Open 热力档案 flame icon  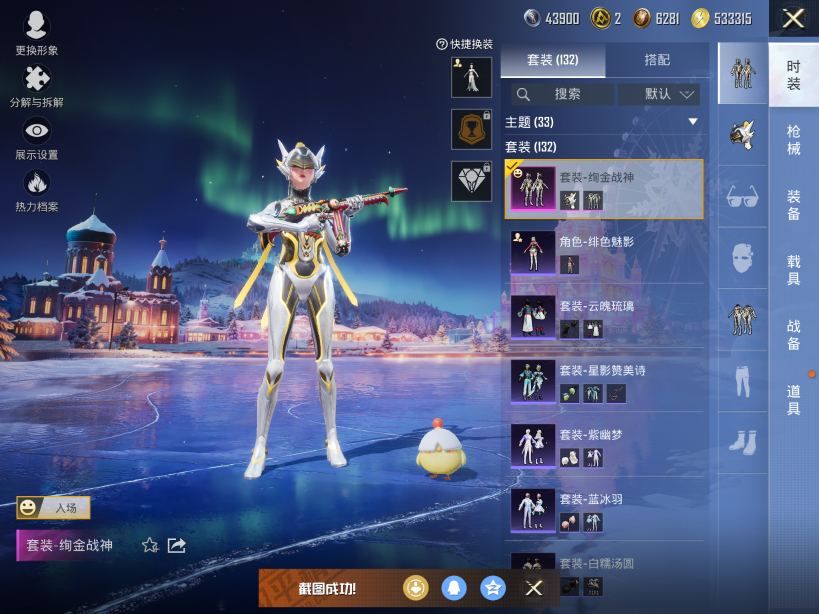(36, 189)
